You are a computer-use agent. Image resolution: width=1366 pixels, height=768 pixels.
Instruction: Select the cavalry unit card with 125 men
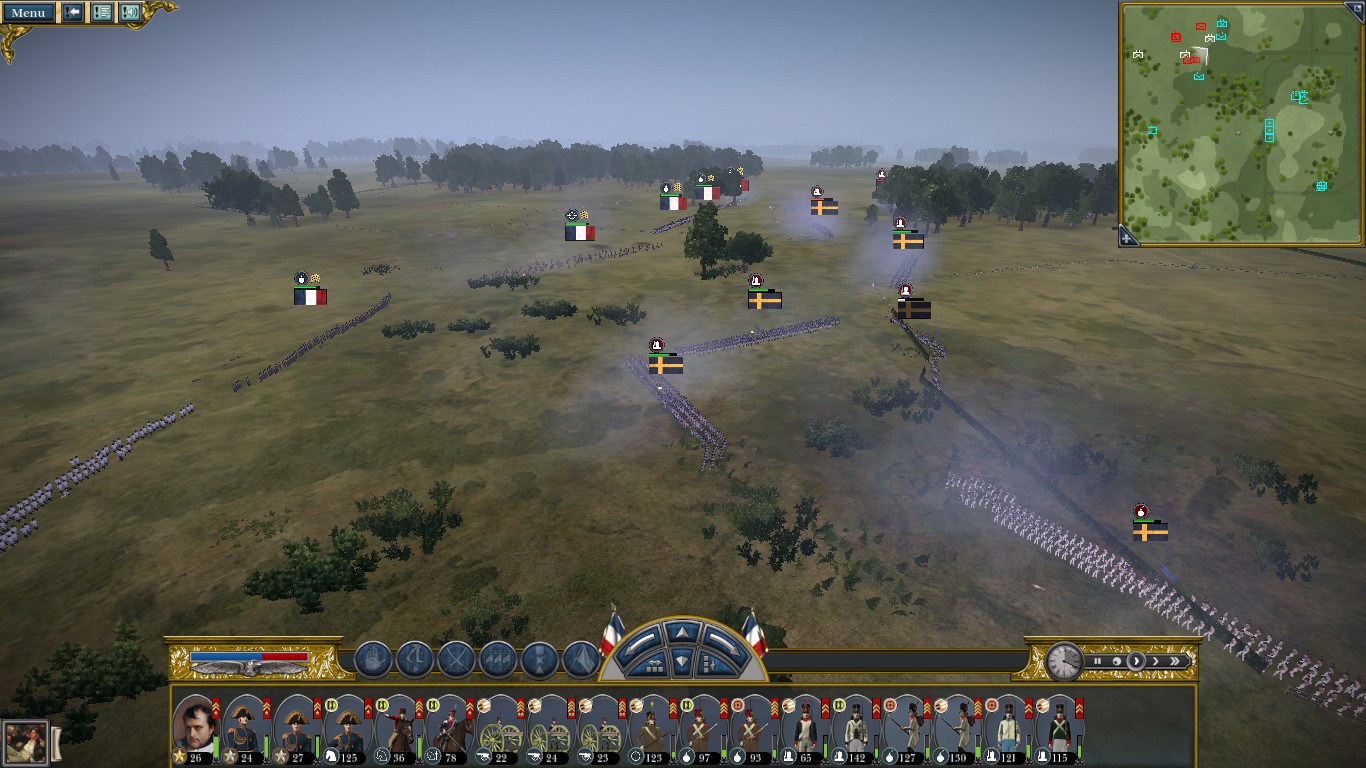coord(346,726)
